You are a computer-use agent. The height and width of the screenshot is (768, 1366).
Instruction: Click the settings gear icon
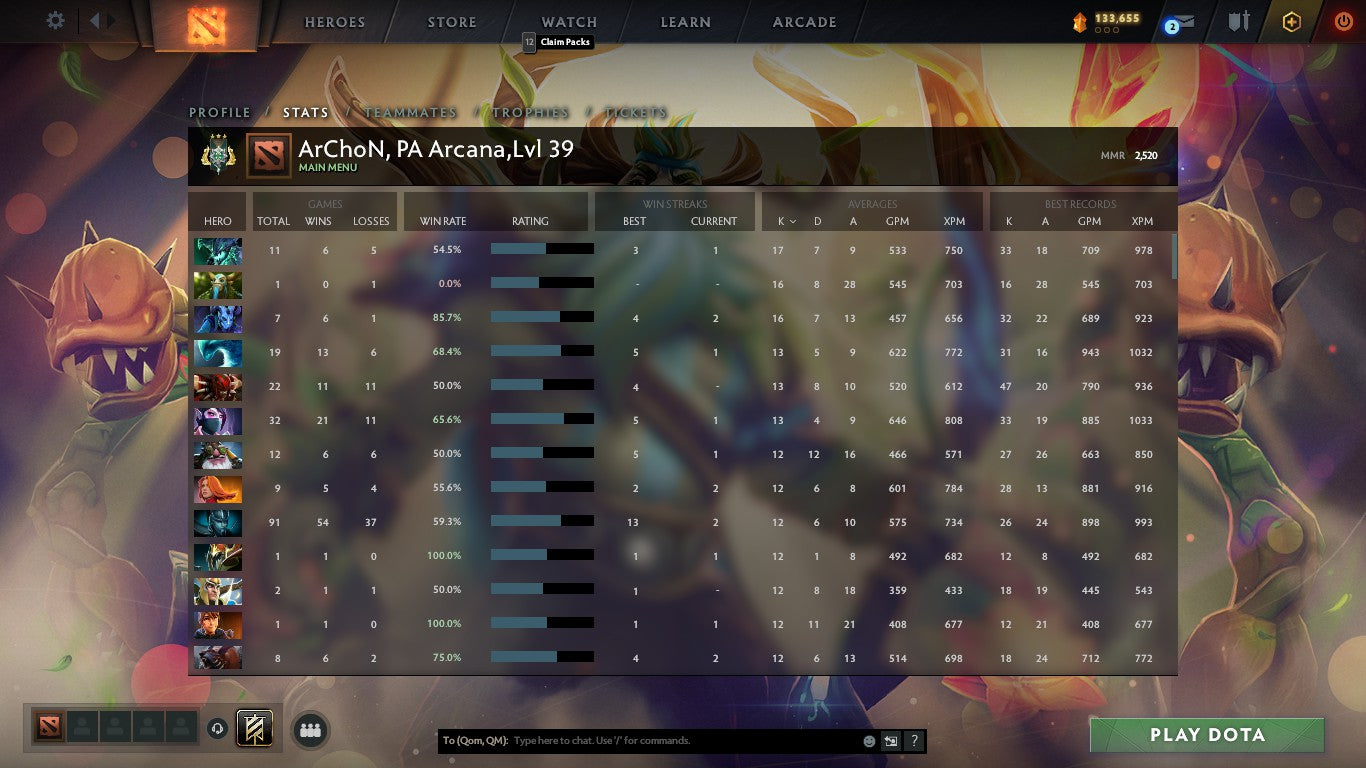pyautogui.click(x=54, y=19)
